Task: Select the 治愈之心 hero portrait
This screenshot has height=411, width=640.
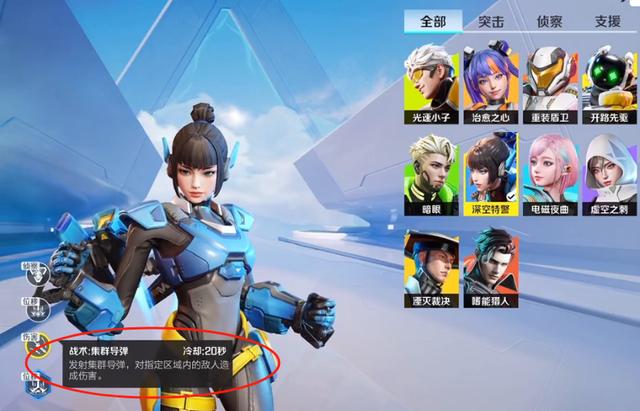Action: pyautogui.click(x=490, y=80)
